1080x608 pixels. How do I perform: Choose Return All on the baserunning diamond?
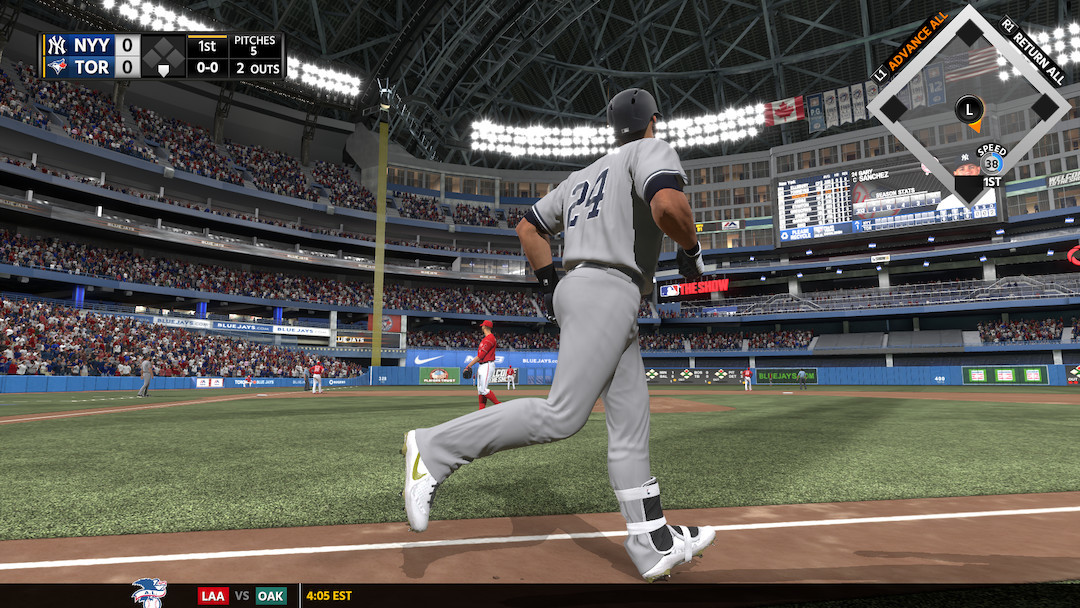pos(1032,49)
